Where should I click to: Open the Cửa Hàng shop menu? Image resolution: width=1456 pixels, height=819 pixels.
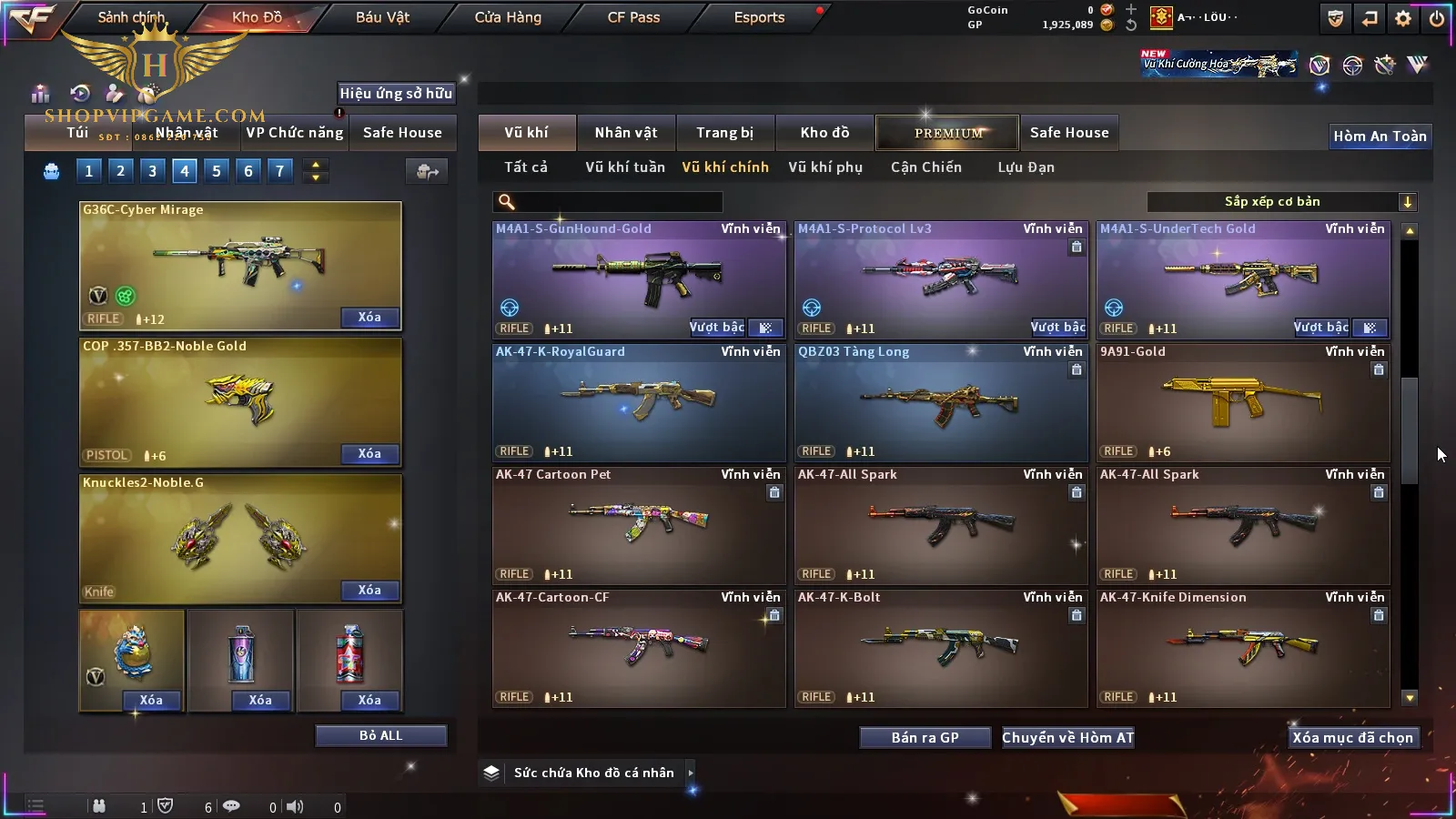point(508,17)
